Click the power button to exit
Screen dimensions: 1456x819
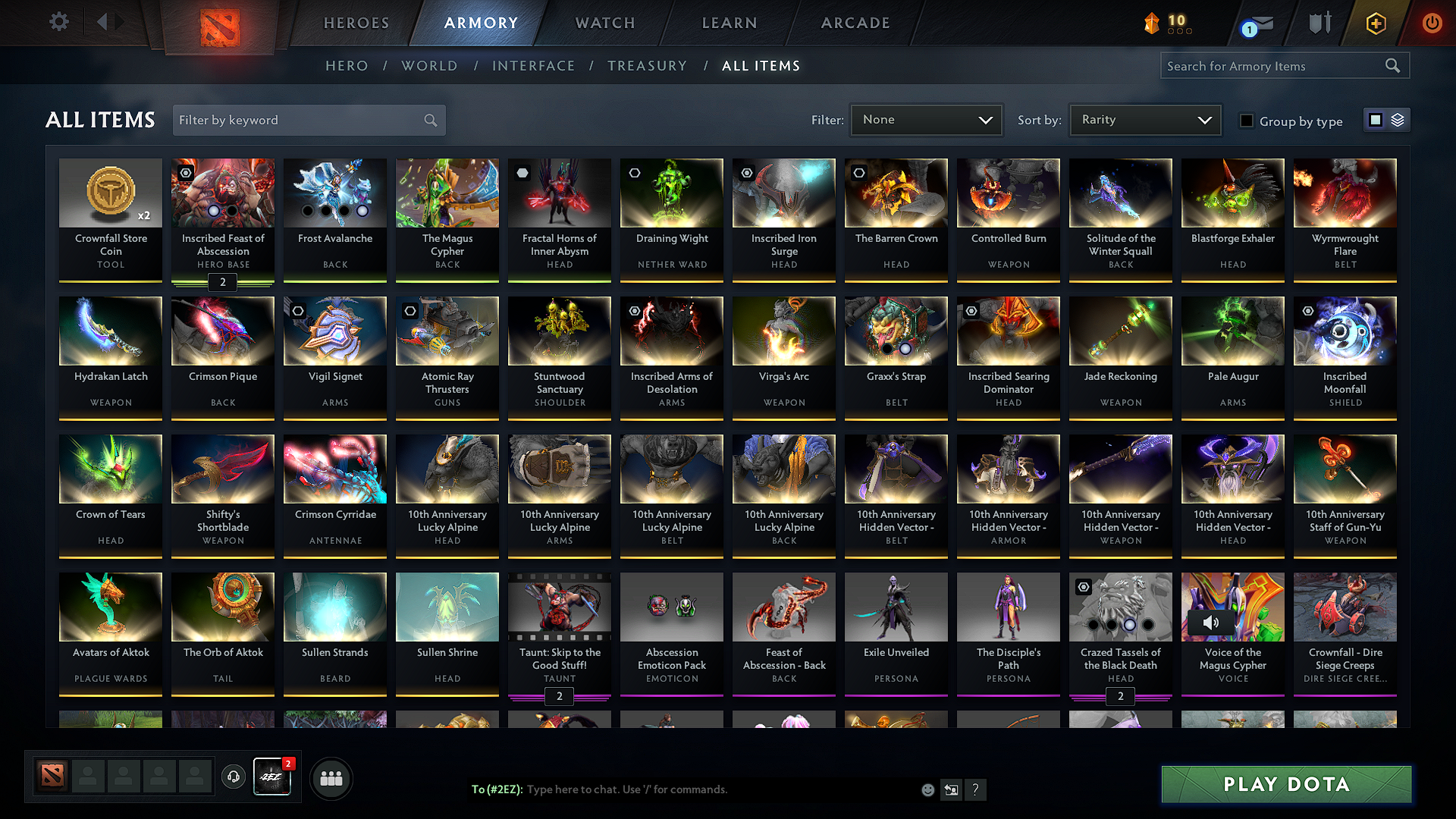tap(1432, 23)
